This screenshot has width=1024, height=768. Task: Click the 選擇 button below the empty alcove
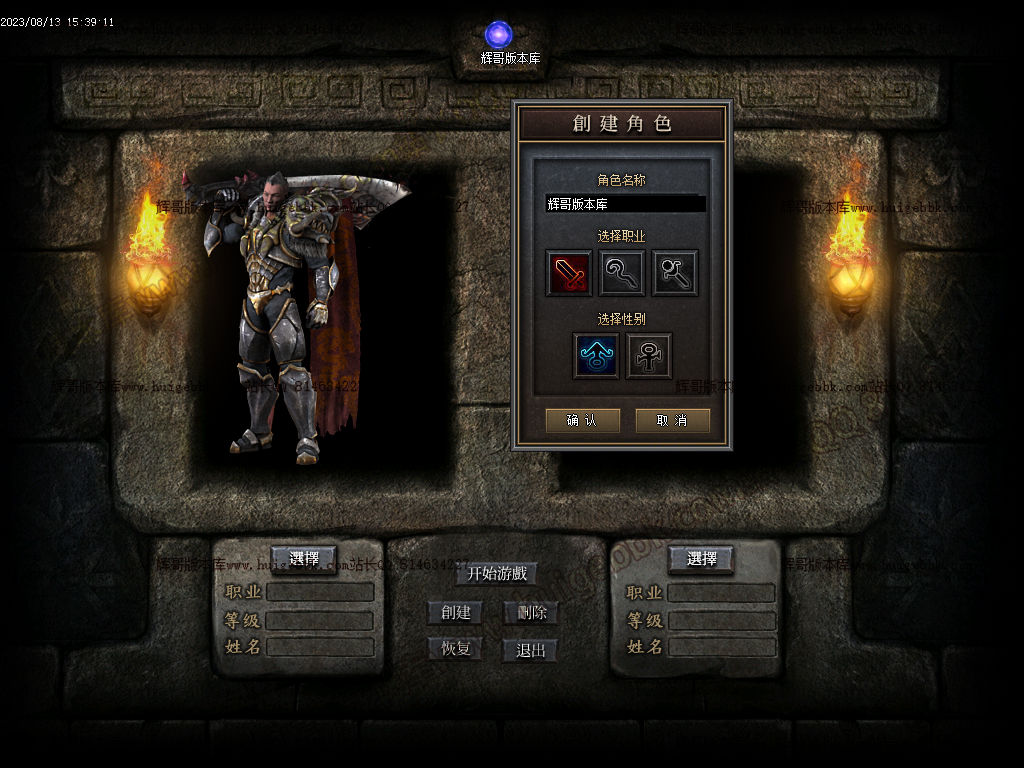coord(701,559)
